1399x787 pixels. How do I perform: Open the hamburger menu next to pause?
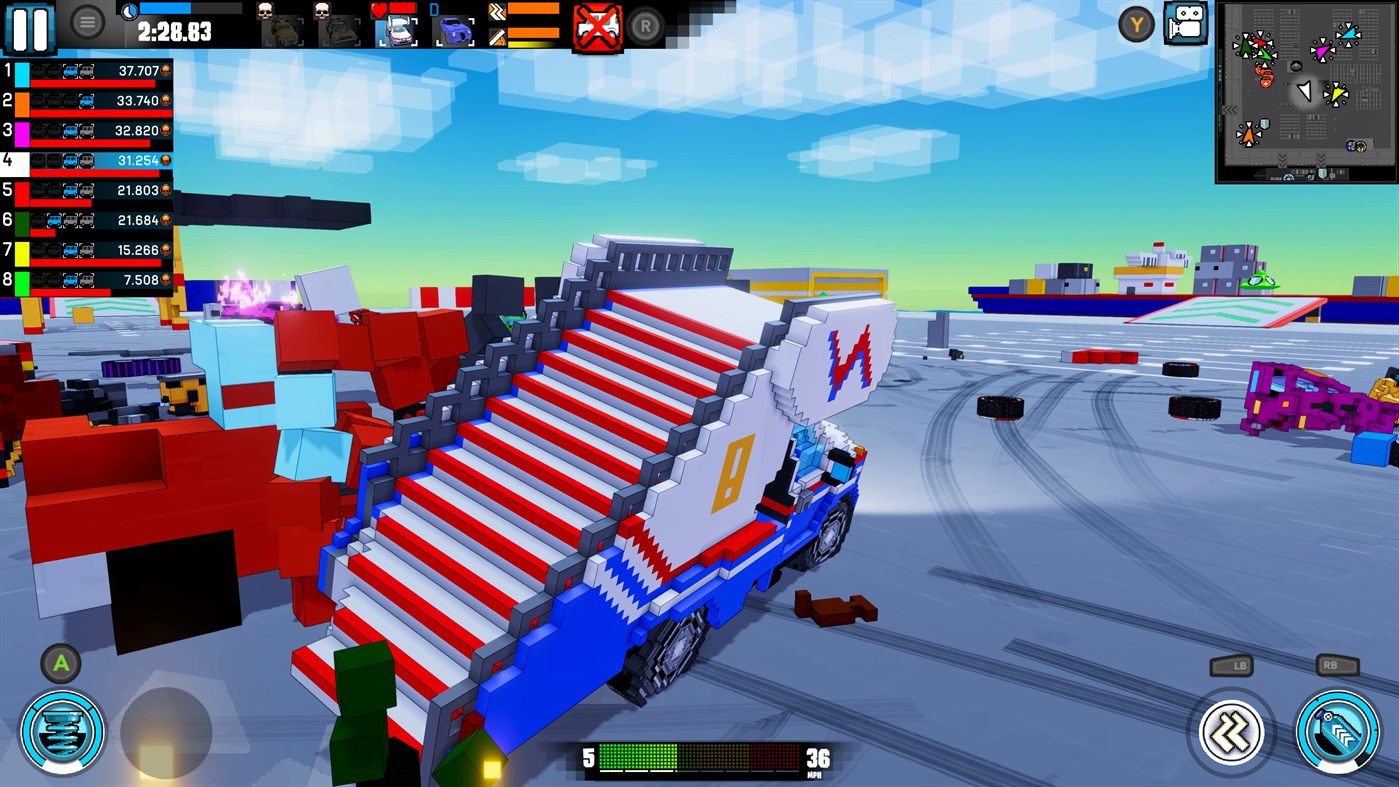tap(88, 23)
